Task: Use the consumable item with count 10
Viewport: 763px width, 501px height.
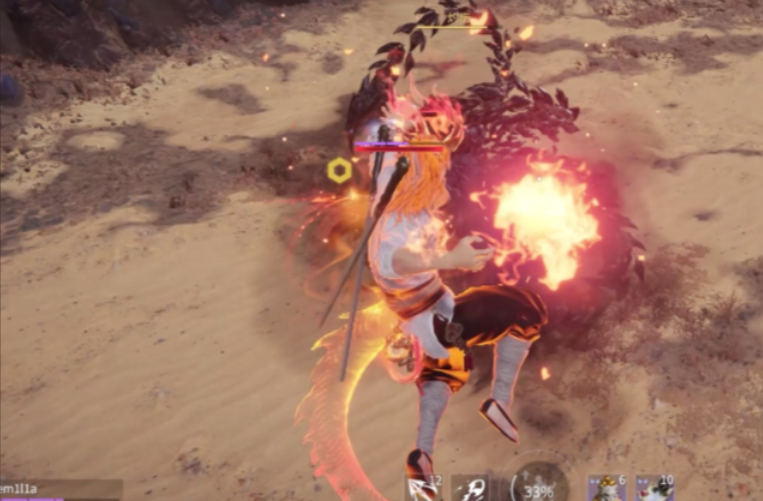Action: 655,488
